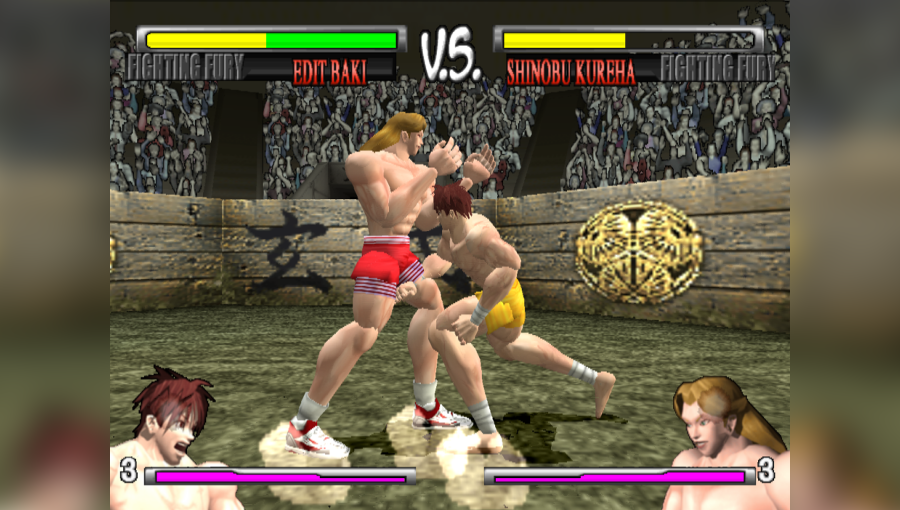Select the SHINOBU KUREHA name plate
Image resolution: width=900 pixels, height=510 pixels.
(x=570, y=72)
